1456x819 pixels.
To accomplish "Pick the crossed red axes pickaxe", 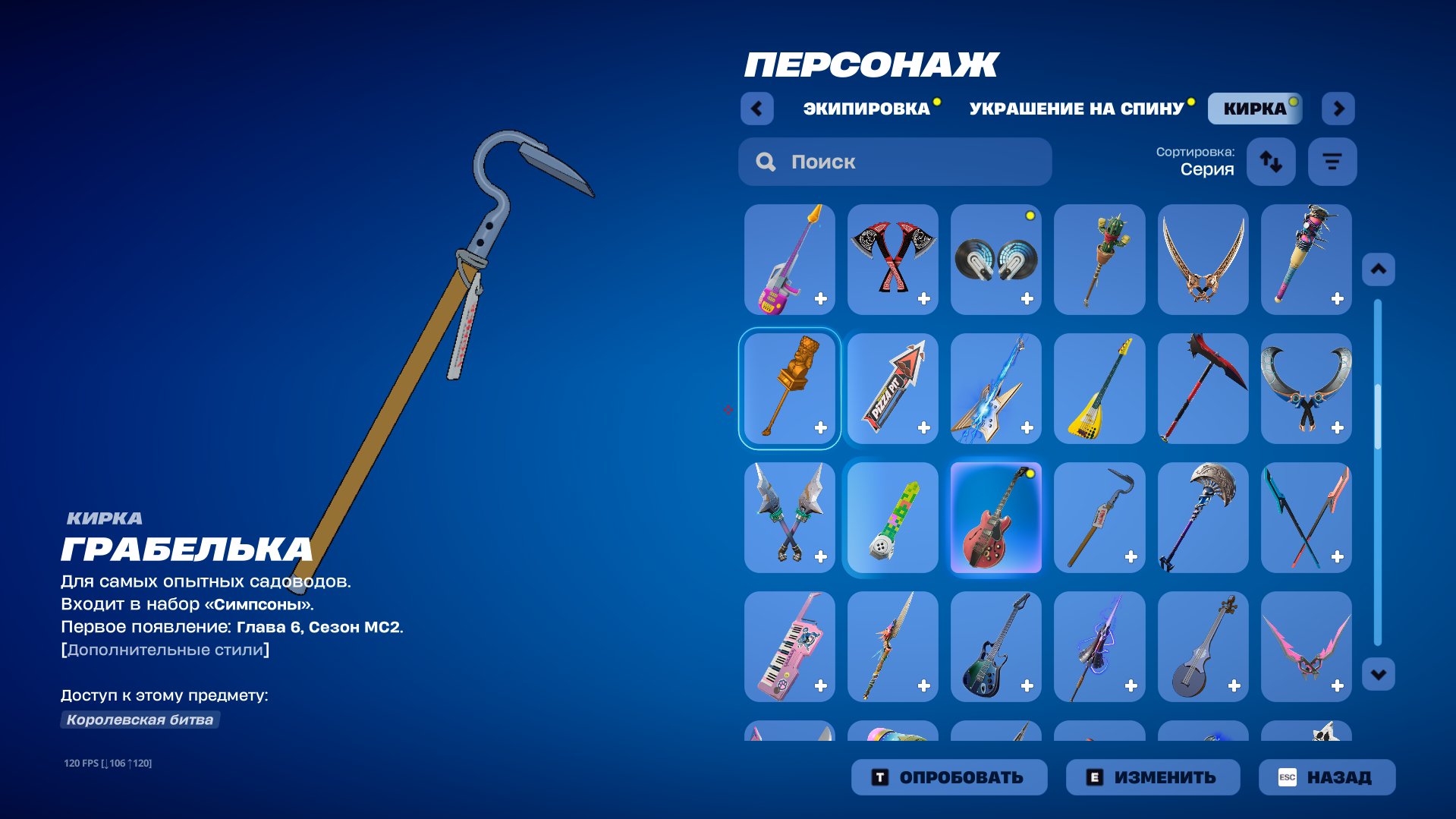I will pyautogui.click(x=892, y=260).
